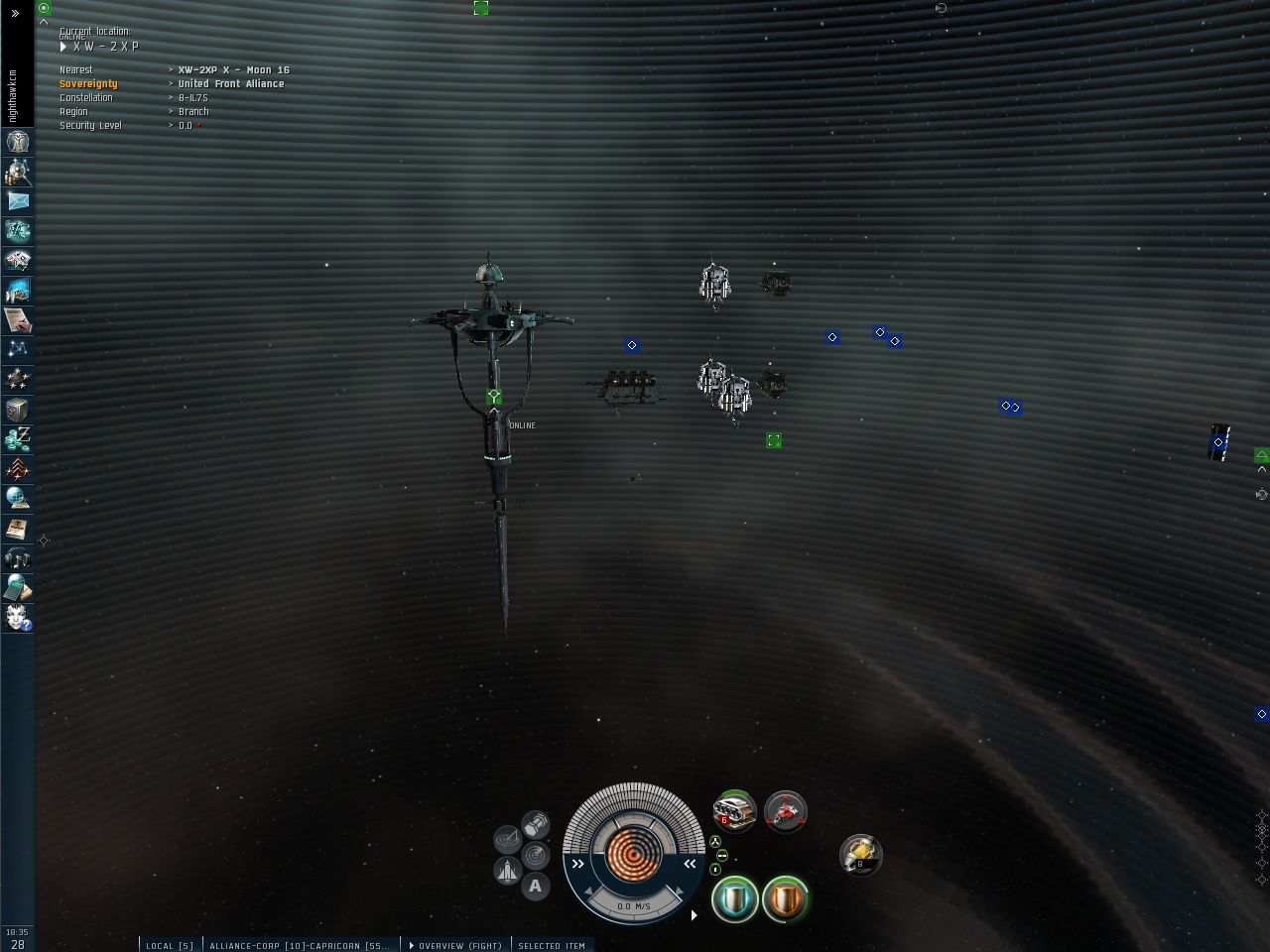Activate the blue shield hardener module
This screenshot has height=952, width=1270.
pyautogui.click(x=735, y=899)
